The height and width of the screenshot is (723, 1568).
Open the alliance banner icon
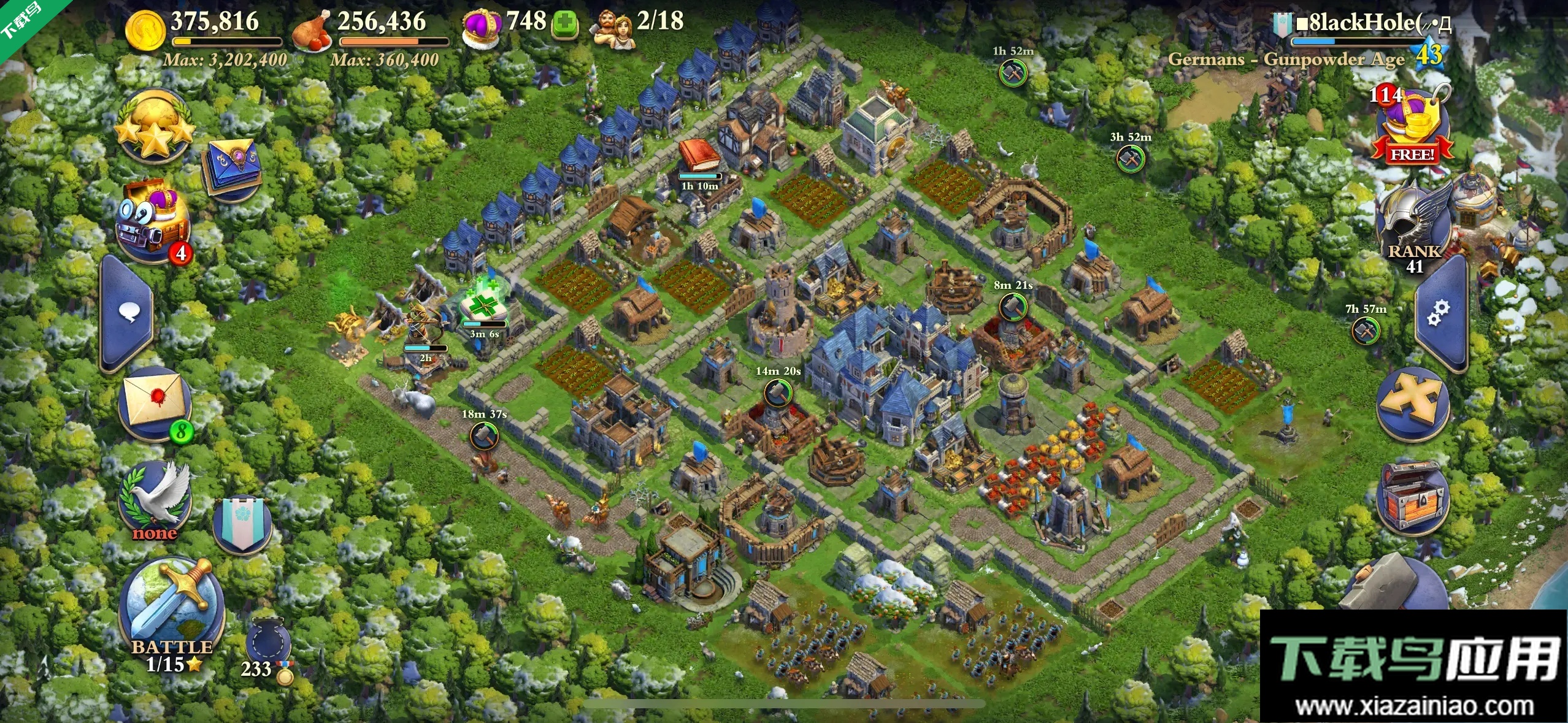[243, 524]
